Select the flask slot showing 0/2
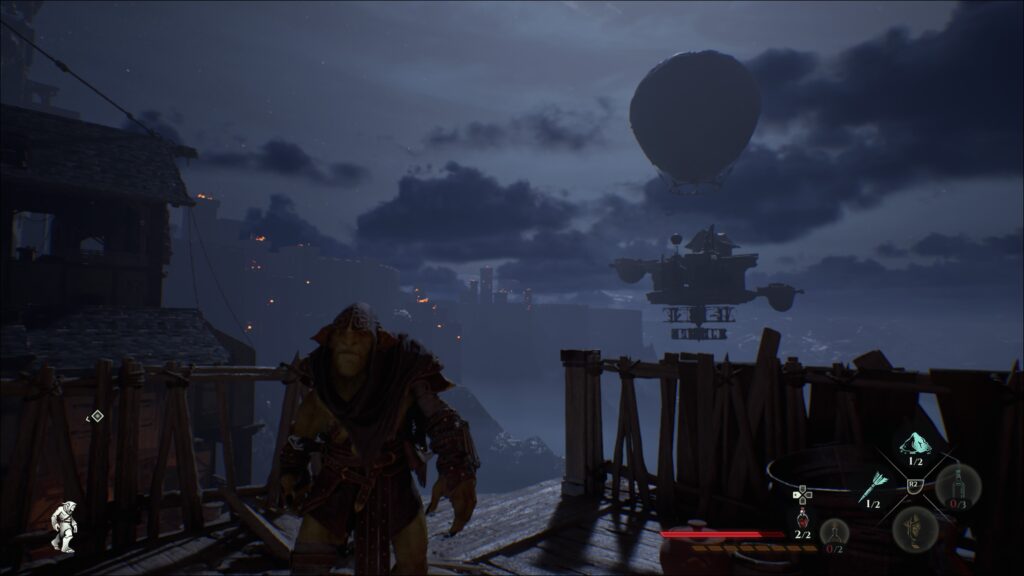The height and width of the screenshot is (576, 1024). [834, 531]
